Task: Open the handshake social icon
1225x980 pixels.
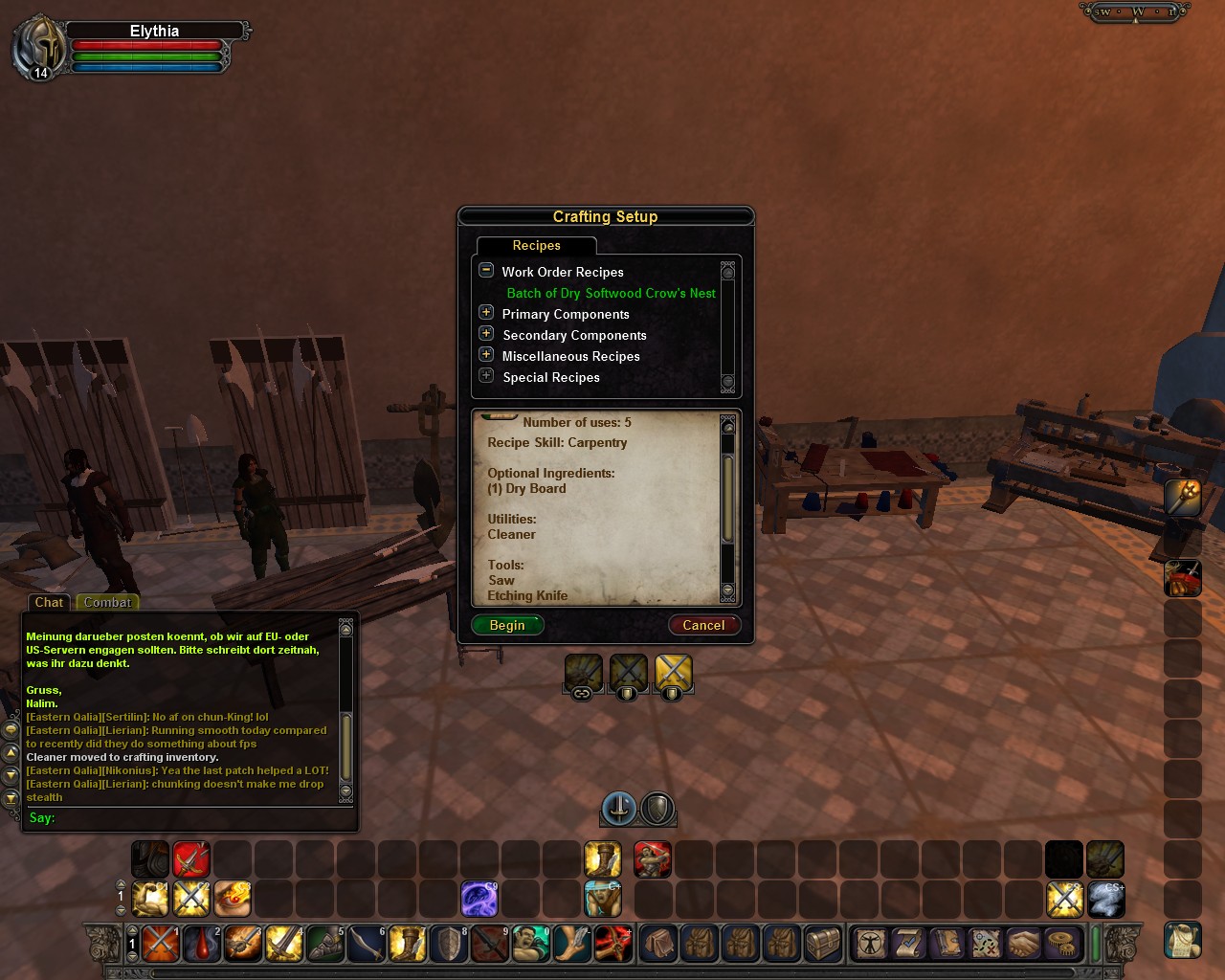Action: coord(1023,943)
